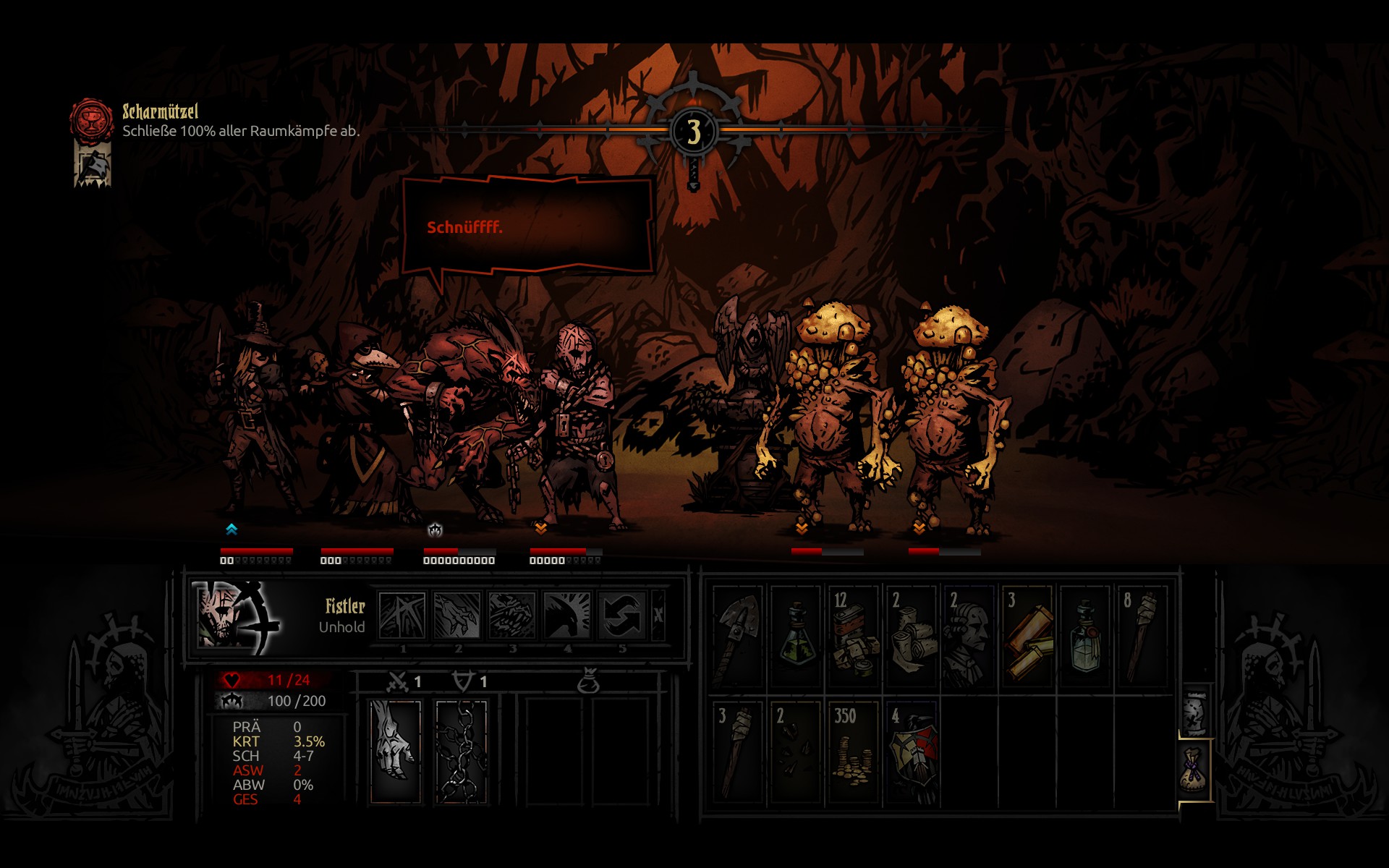
Task: Switch to the map scroll tab
Action: click(1194, 712)
